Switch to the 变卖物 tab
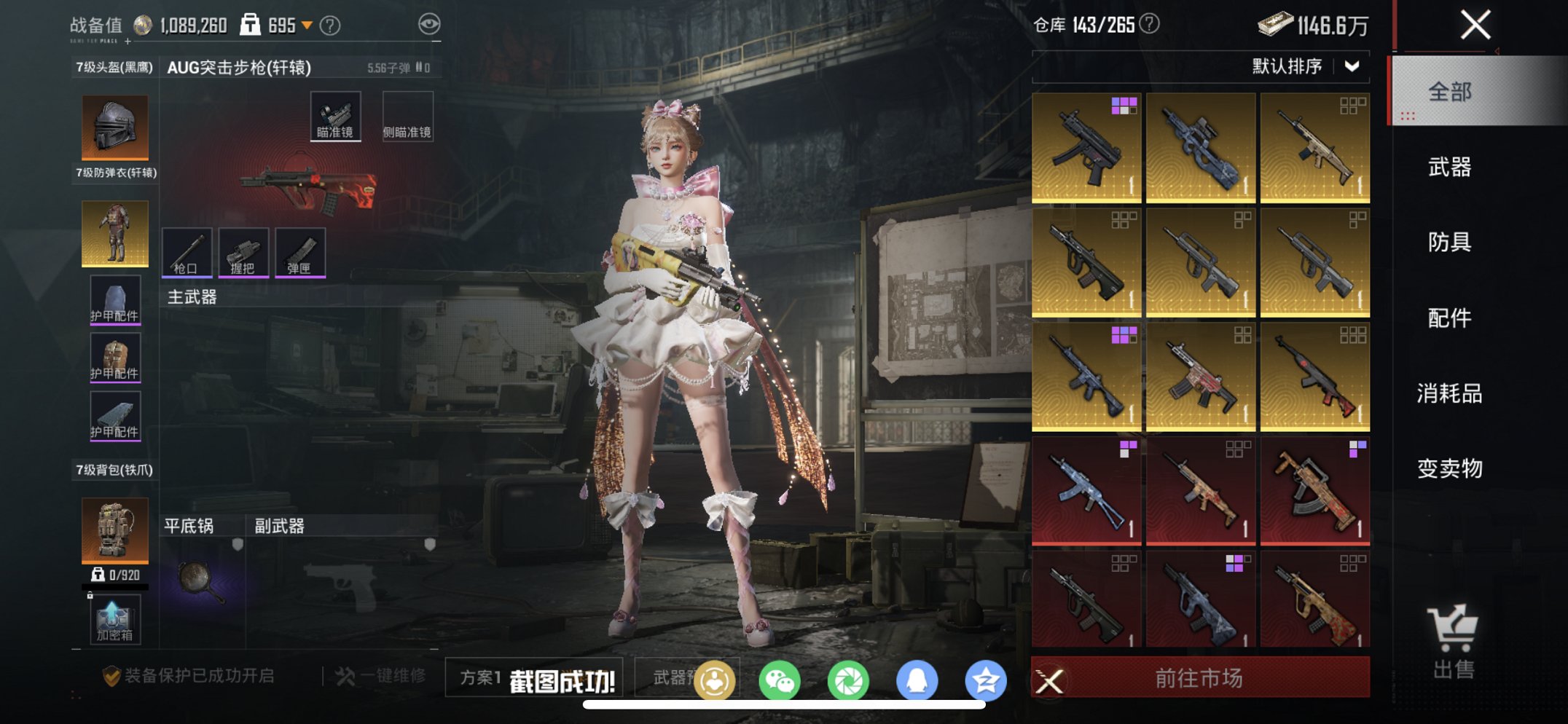1568x724 pixels. [1449, 468]
